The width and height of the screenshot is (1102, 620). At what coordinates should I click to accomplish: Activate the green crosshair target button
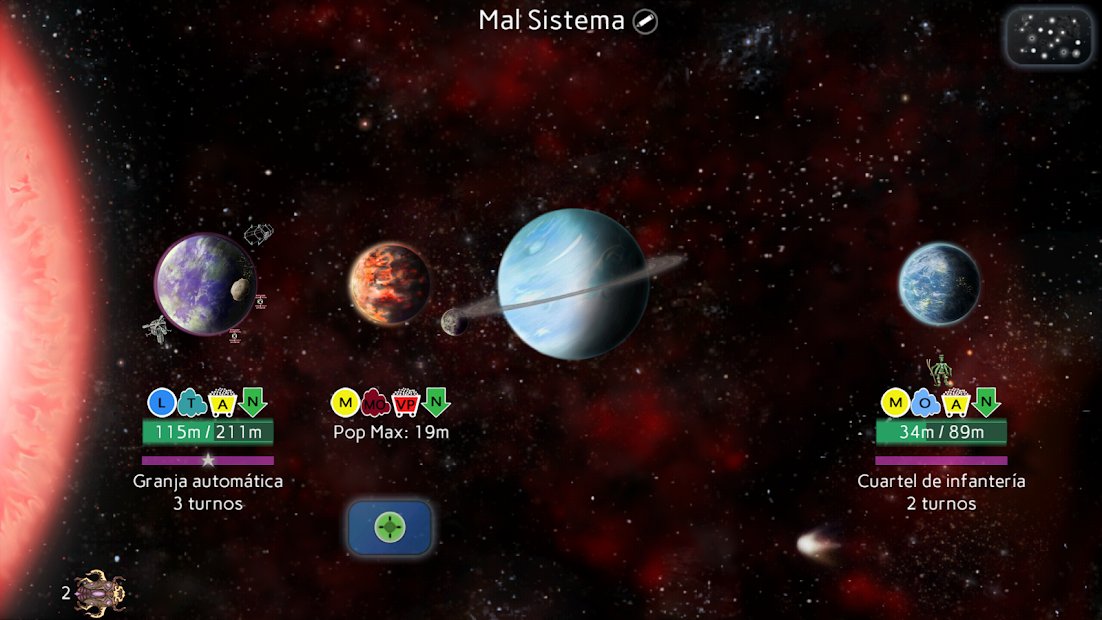[x=390, y=527]
